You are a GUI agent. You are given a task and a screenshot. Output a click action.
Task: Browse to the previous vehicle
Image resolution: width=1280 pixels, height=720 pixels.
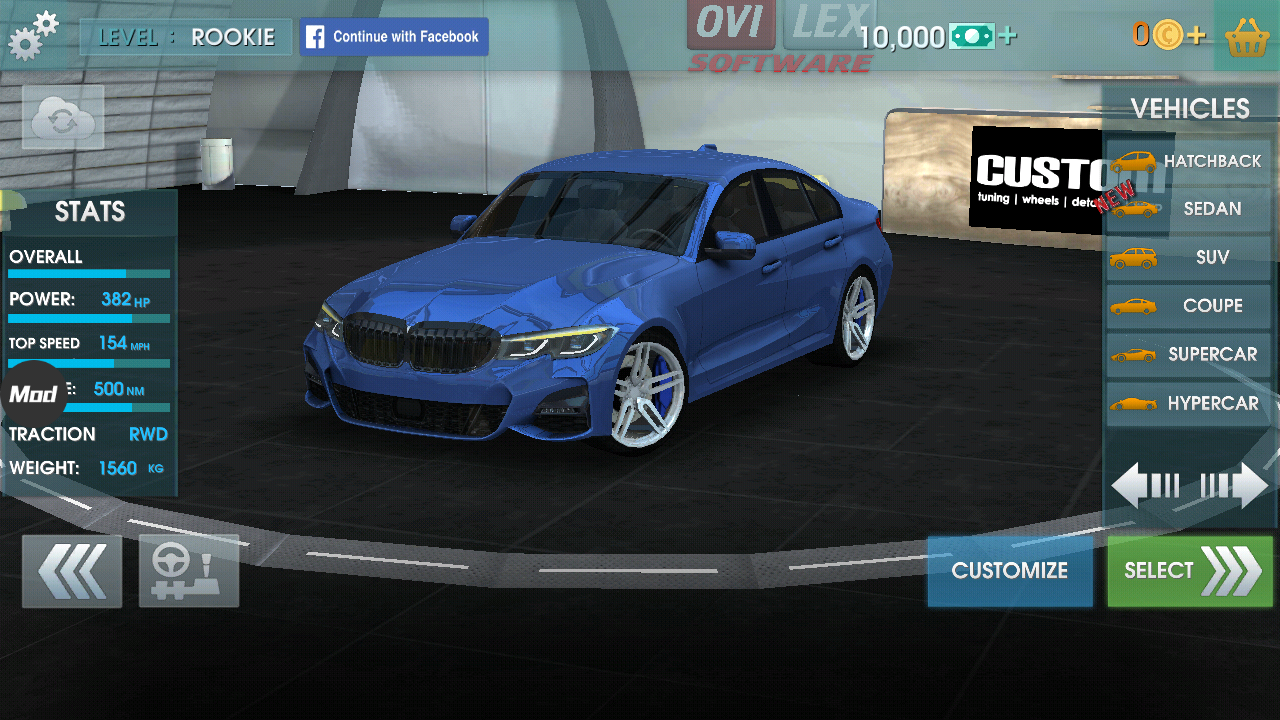coord(1145,486)
